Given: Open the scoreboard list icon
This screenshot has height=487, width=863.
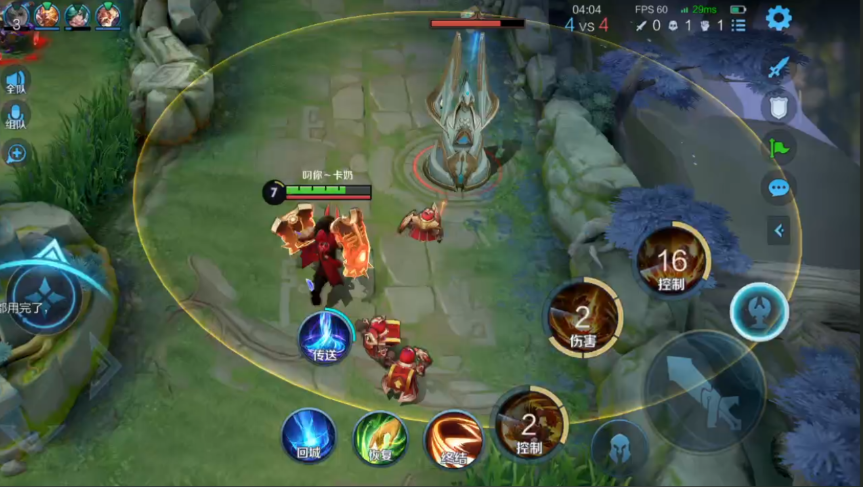Looking at the screenshot, I should coord(739,25).
